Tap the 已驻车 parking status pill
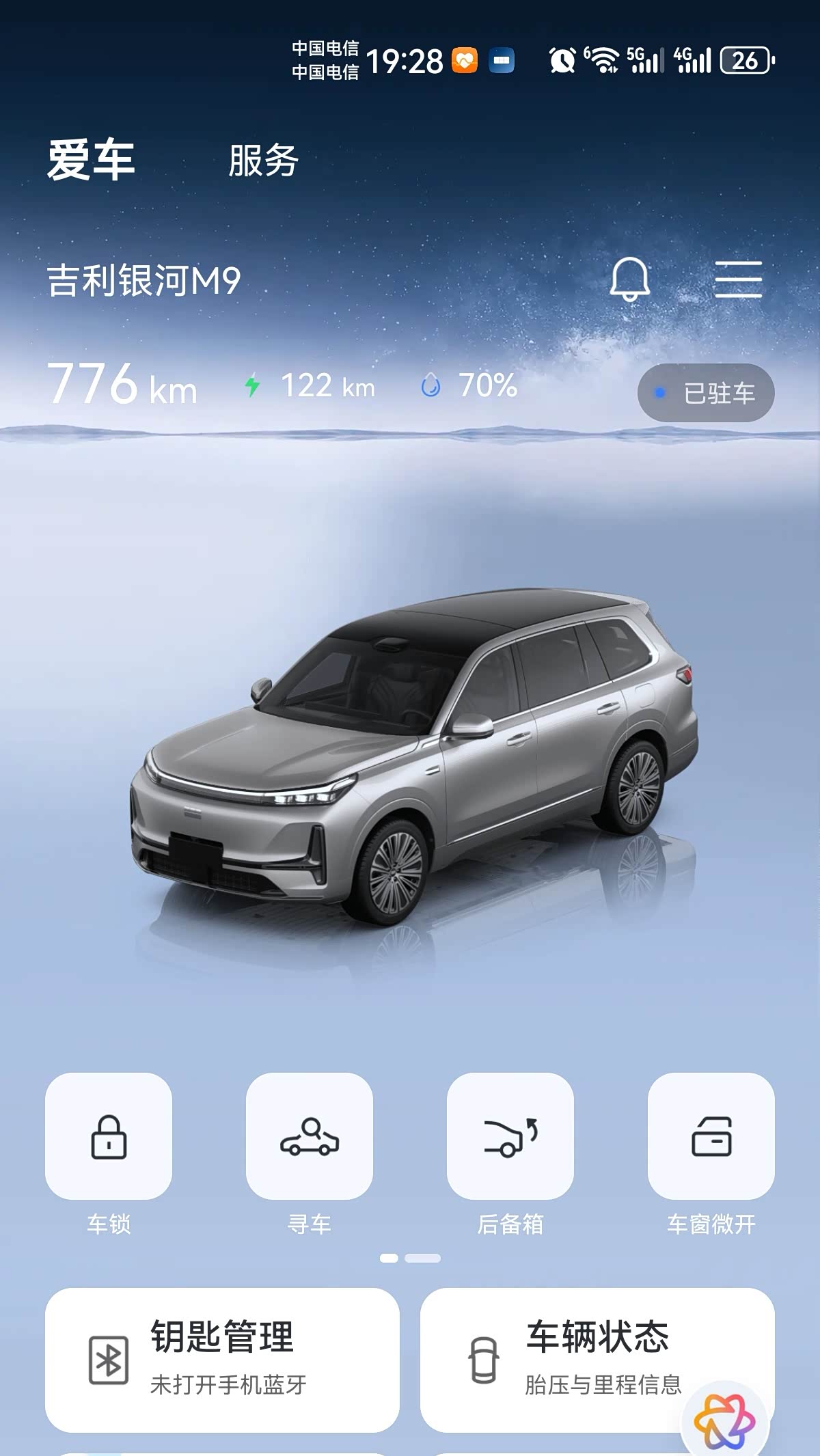Image resolution: width=820 pixels, height=1456 pixels. 706,393
